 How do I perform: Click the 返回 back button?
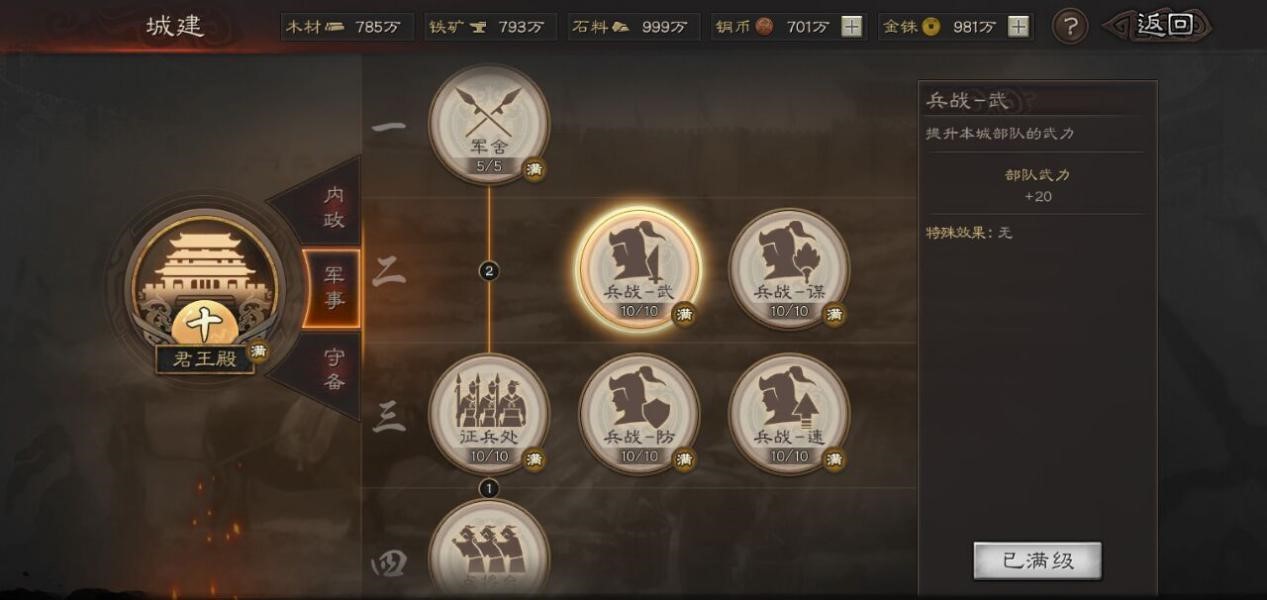coord(1162,26)
